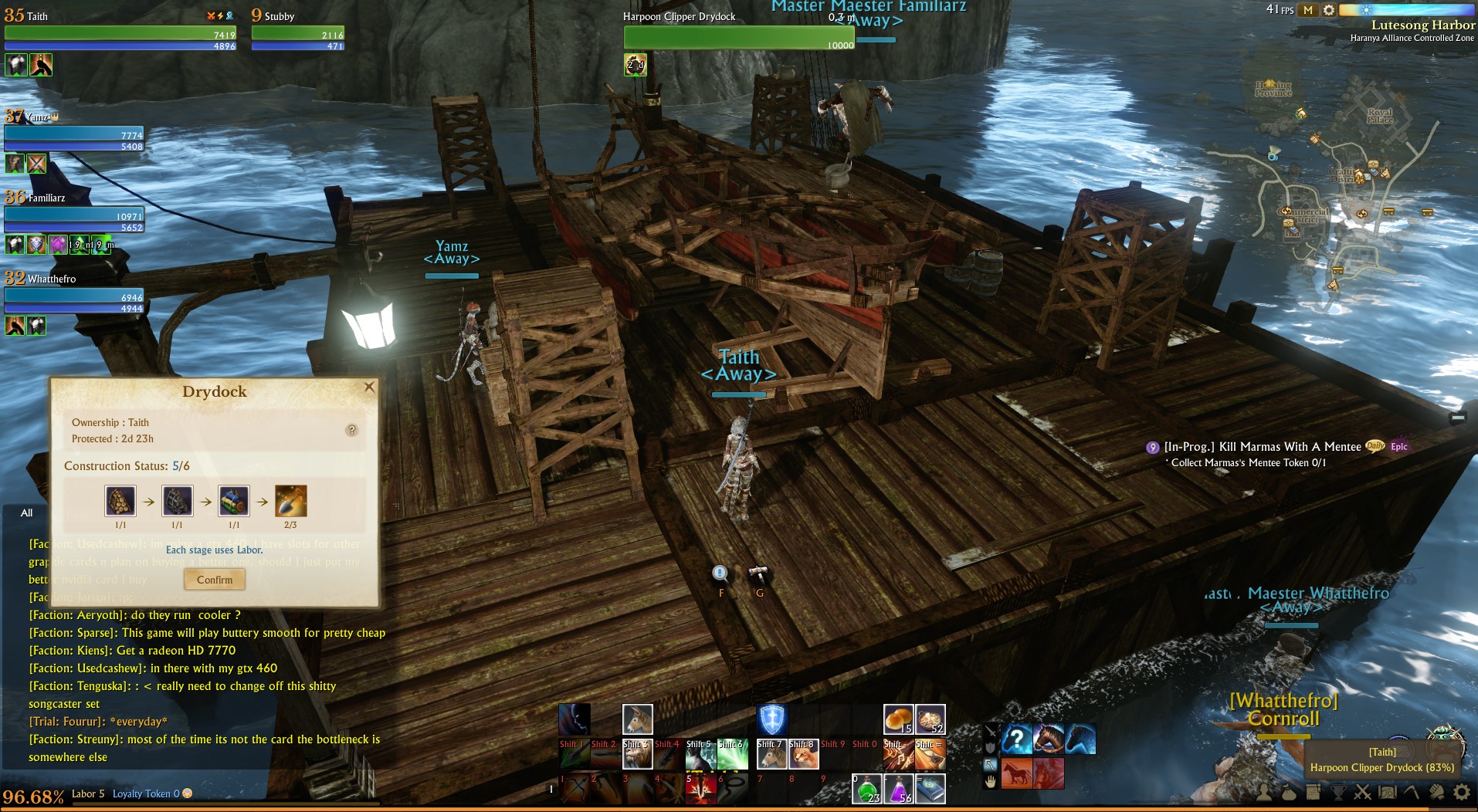The width and height of the screenshot is (1478, 812).
Task: Open the bag from the bottom menu
Action: click(1288, 793)
